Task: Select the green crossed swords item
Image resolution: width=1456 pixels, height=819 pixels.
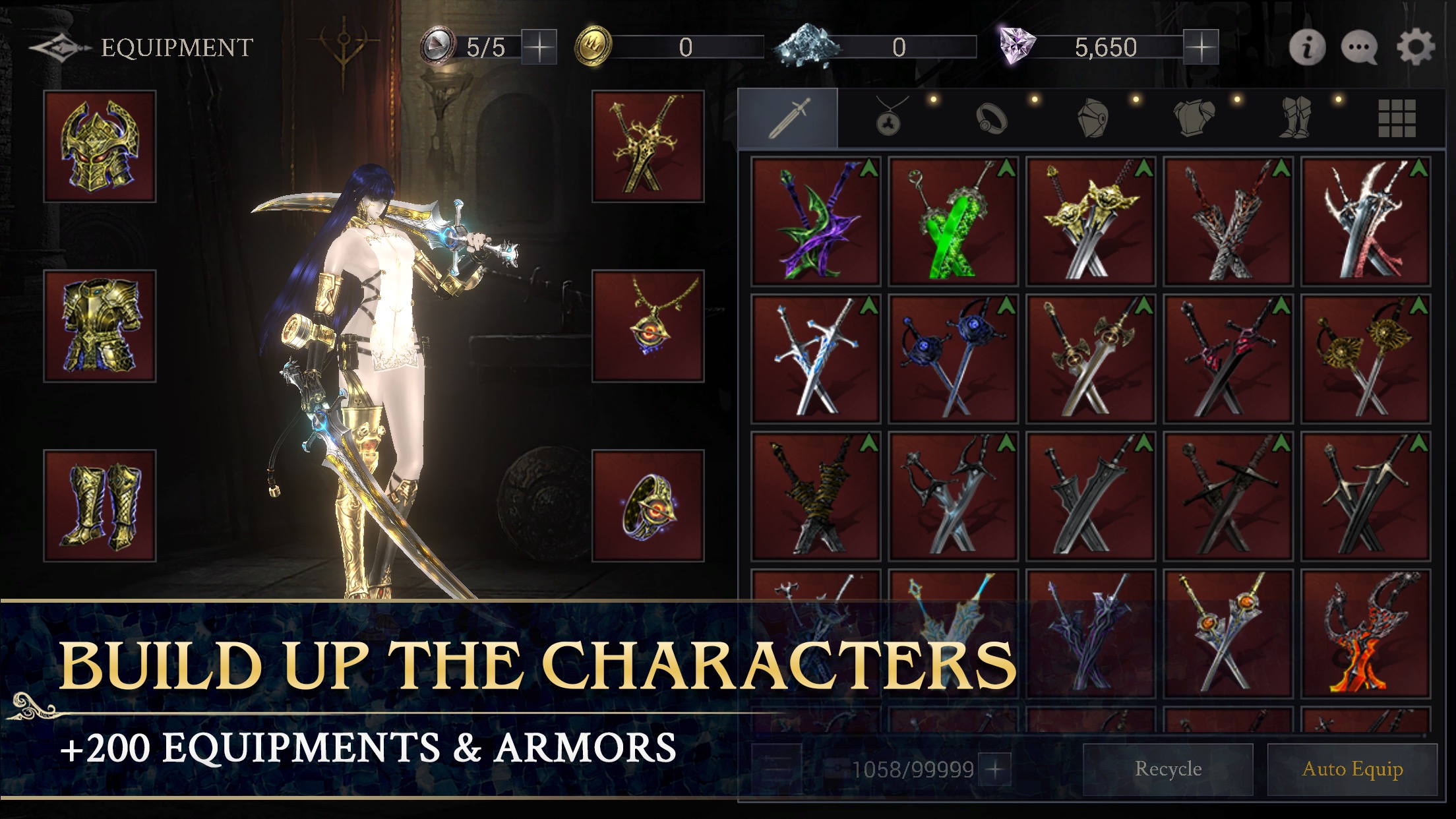Action: click(x=954, y=221)
